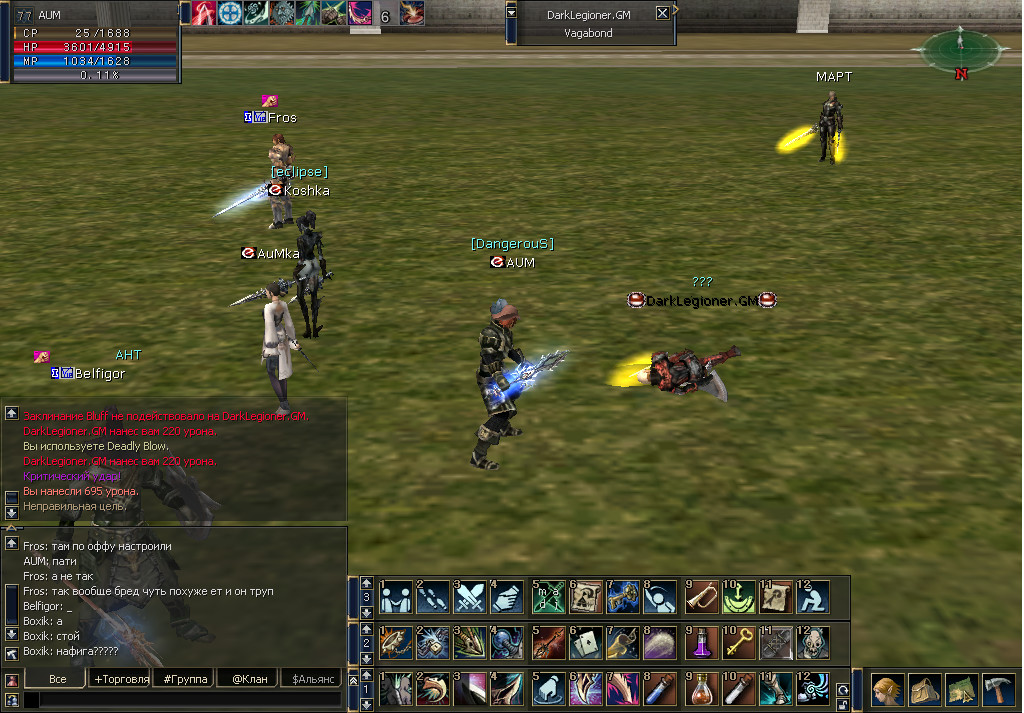Show the $Альянс chat tab
This screenshot has width=1024, height=713.
pyautogui.click(x=310, y=679)
